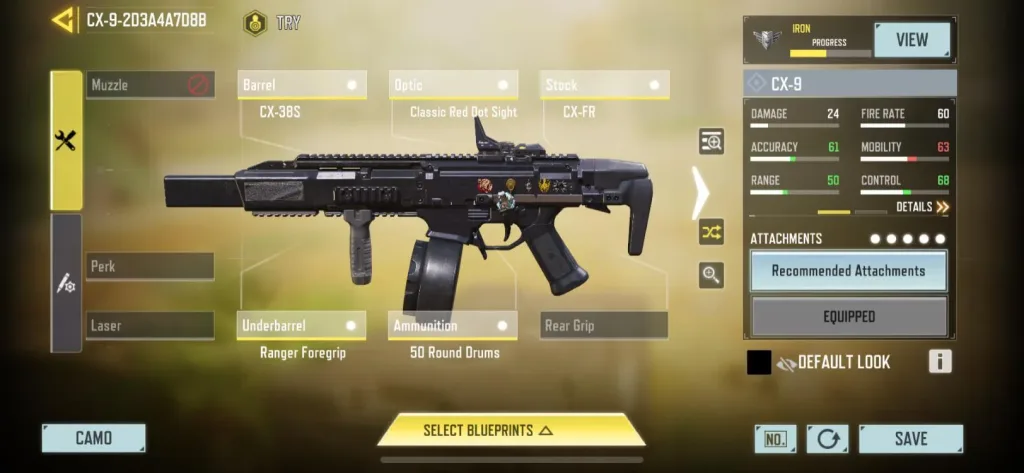Select the Perk slot
Screen dimensions: 1024x473
(150, 267)
